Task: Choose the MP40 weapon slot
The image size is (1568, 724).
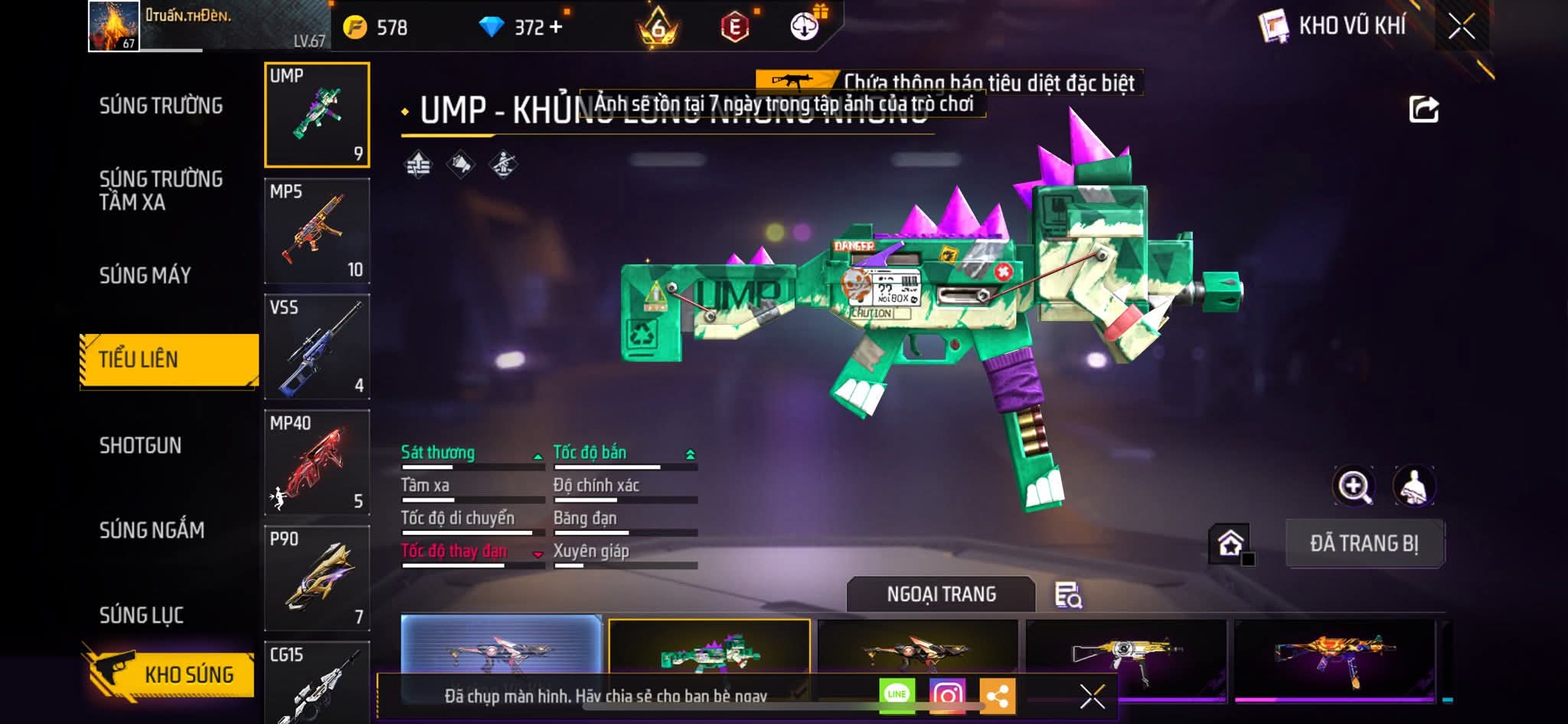Action: 317,462
